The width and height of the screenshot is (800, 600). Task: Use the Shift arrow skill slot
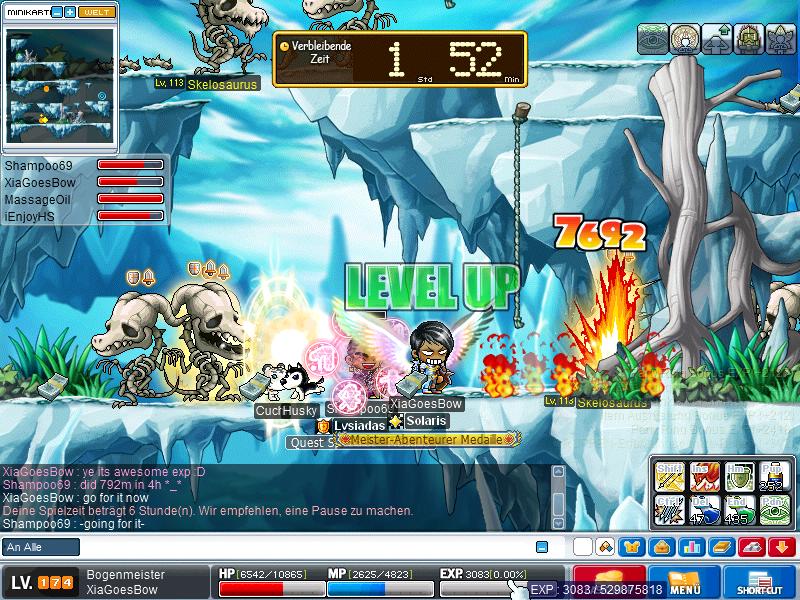[669, 476]
